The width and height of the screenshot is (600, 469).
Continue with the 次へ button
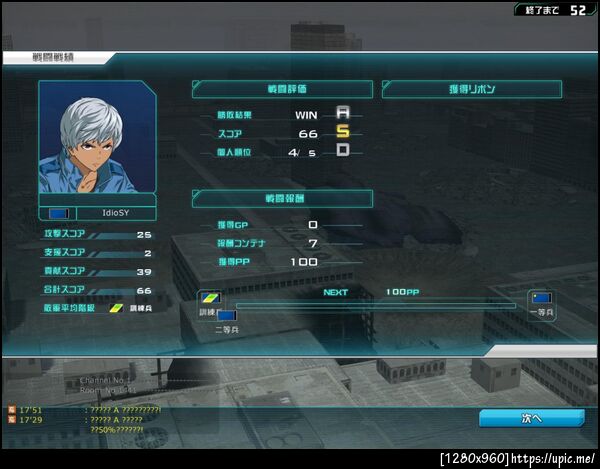(x=530, y=418)
